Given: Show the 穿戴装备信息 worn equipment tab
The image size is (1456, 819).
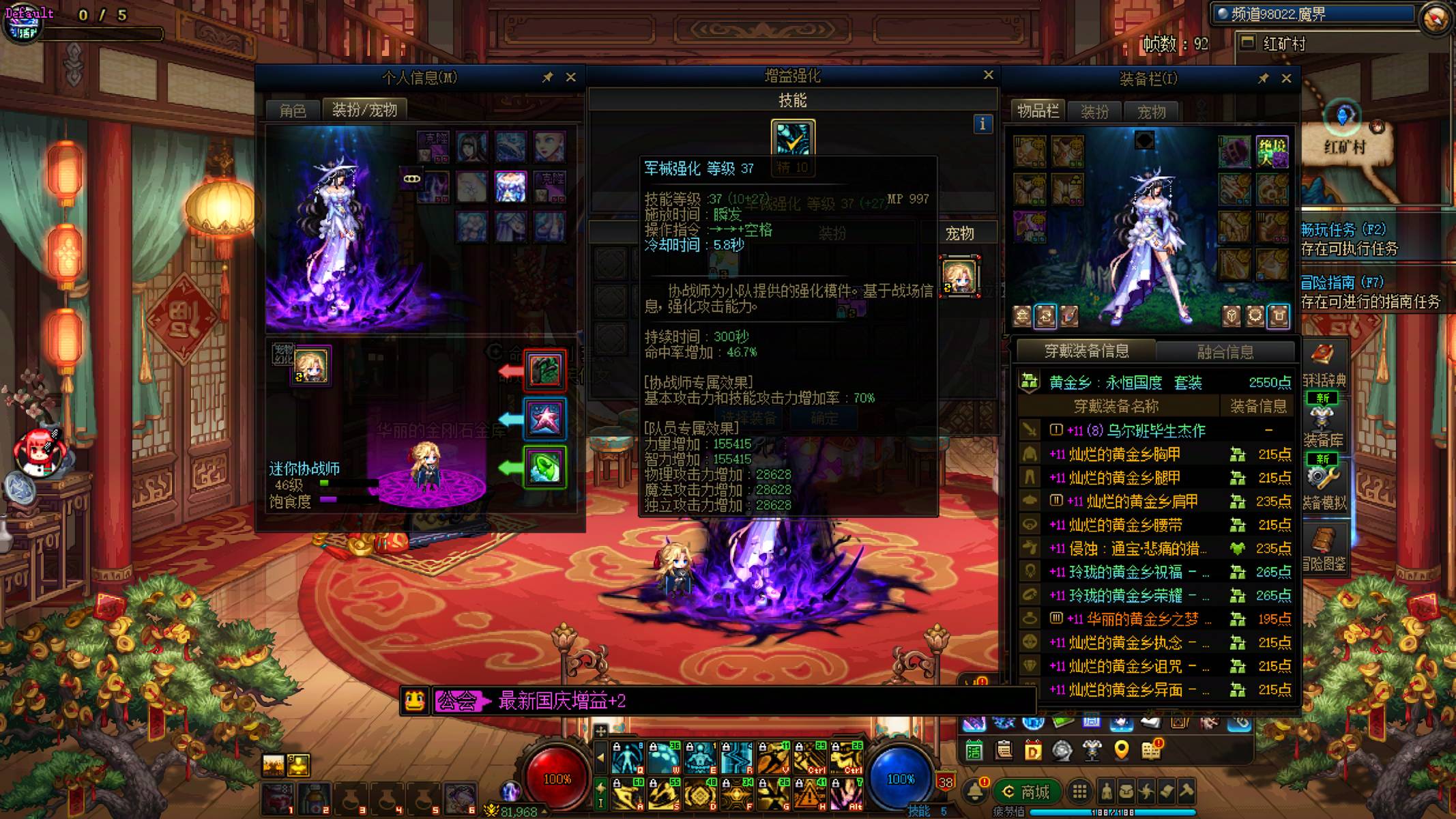Looking at the screenshot, I should coord(1086,351).
